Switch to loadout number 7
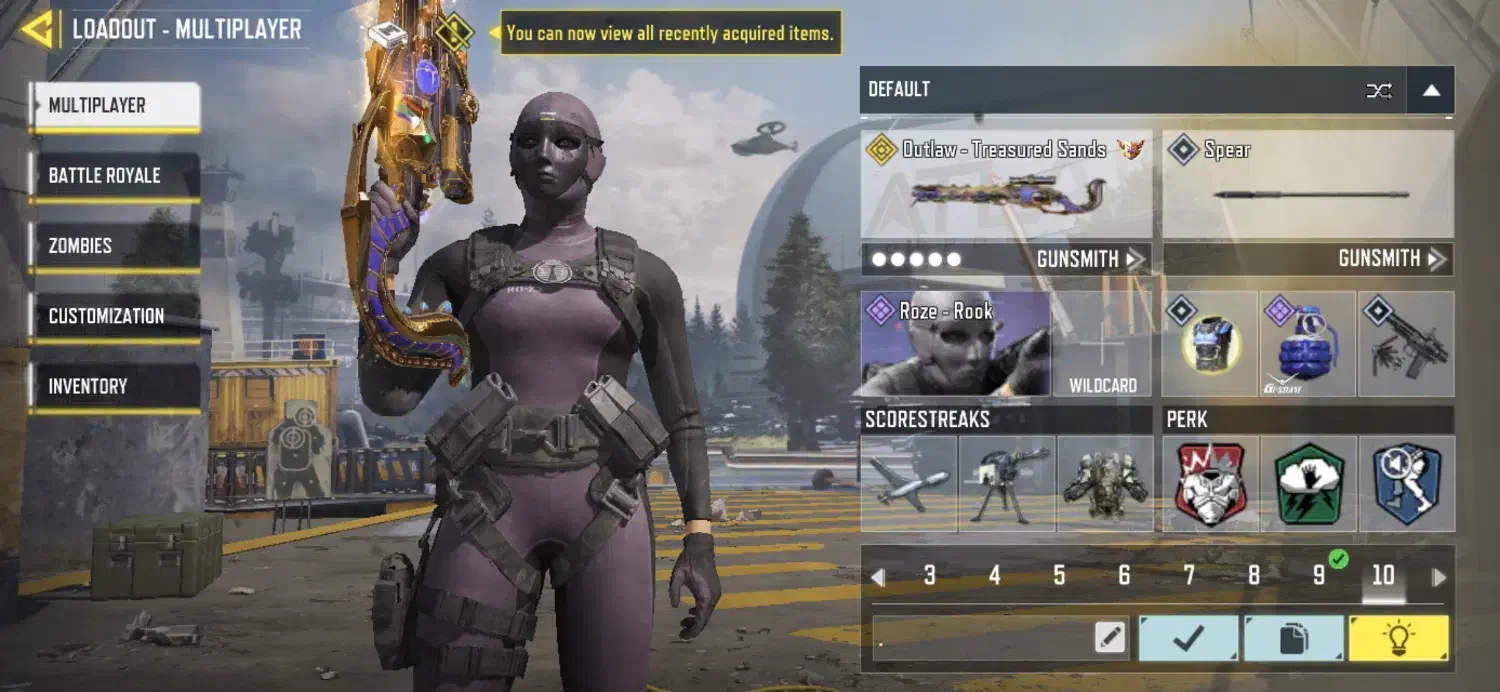This screenshot has height=692, width=1500. (1189, 576)
